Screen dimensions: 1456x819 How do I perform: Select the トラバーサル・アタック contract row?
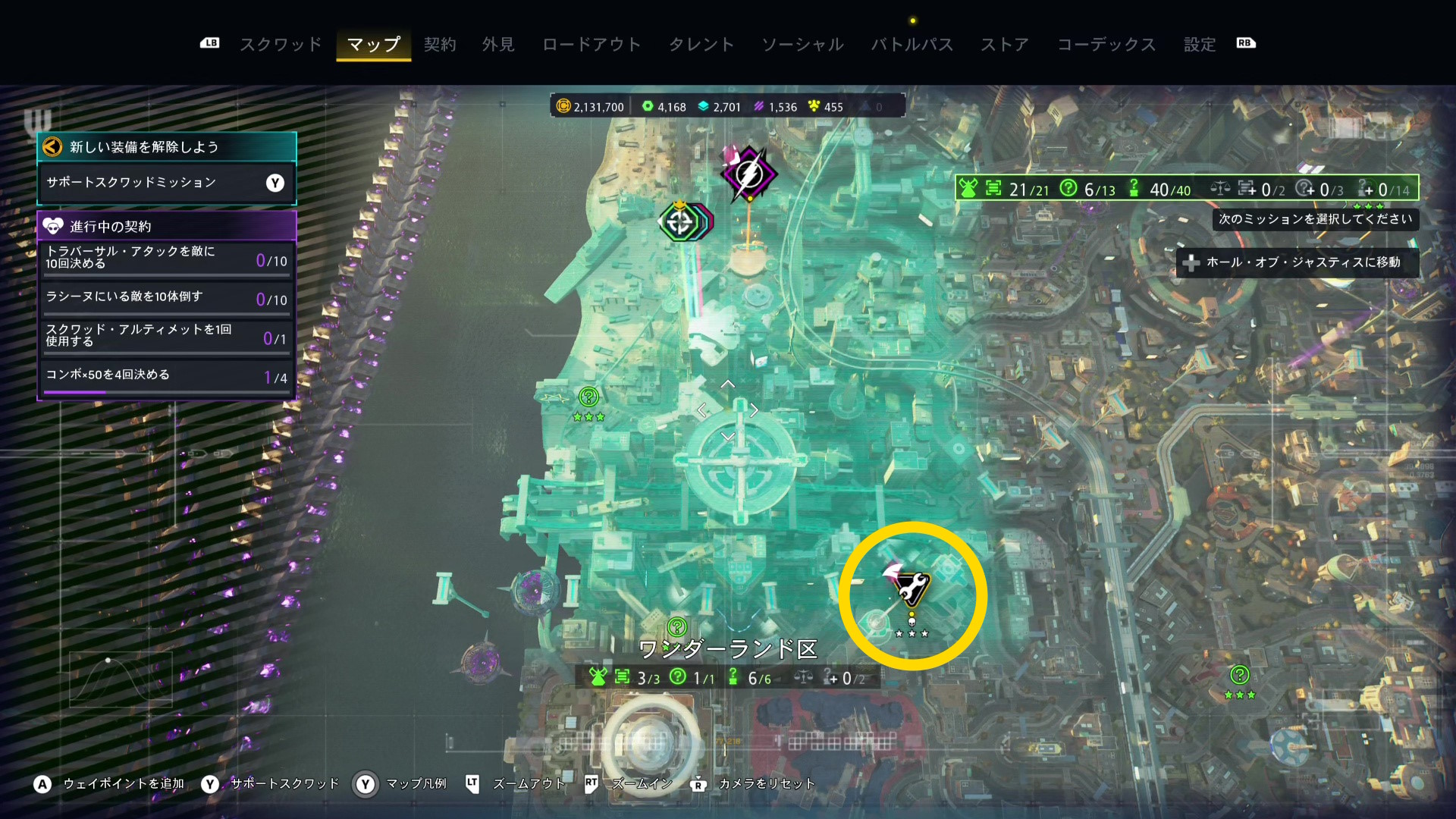pos(166,258)
